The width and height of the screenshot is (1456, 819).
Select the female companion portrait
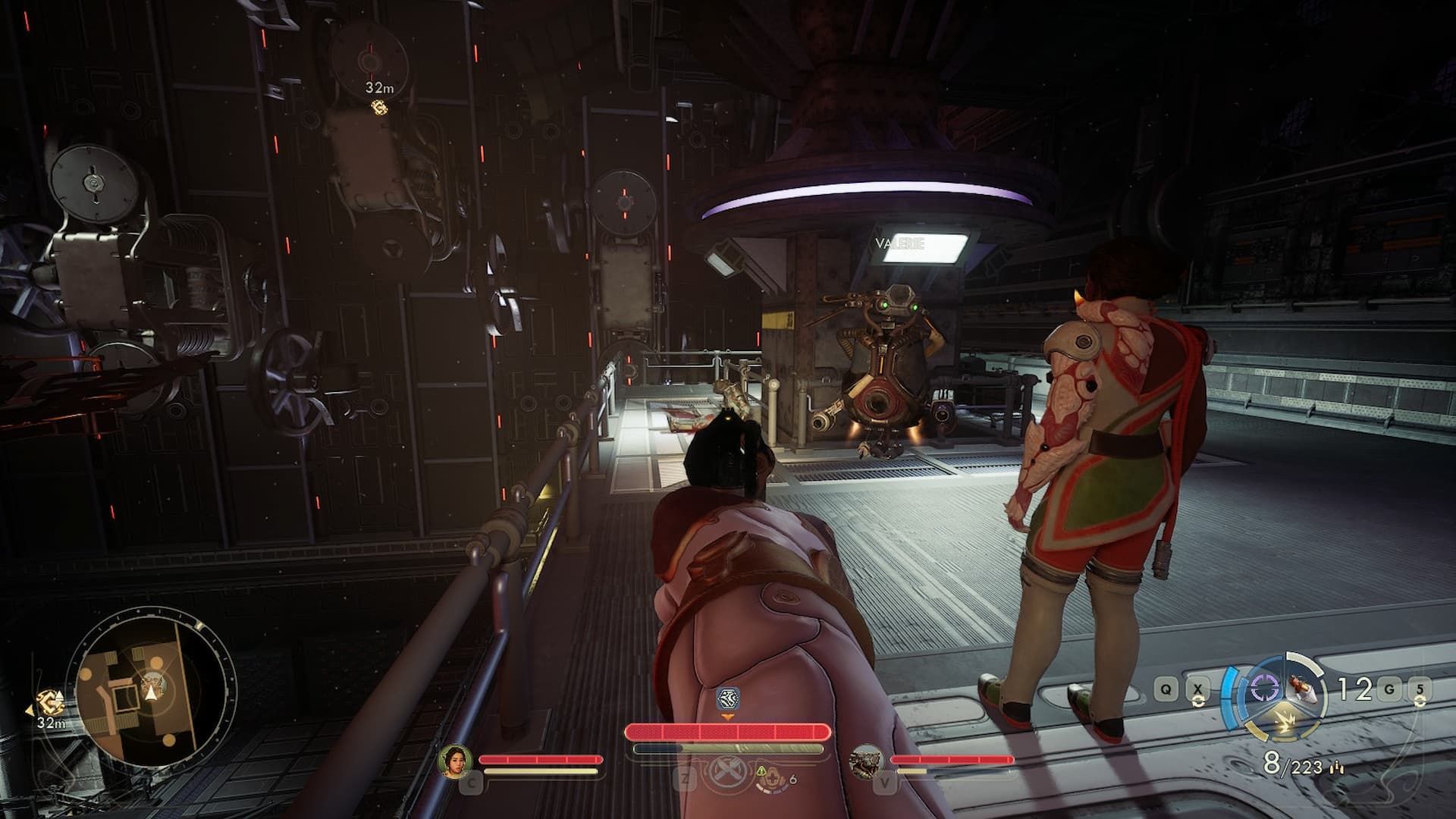click(x=456, y=761)
